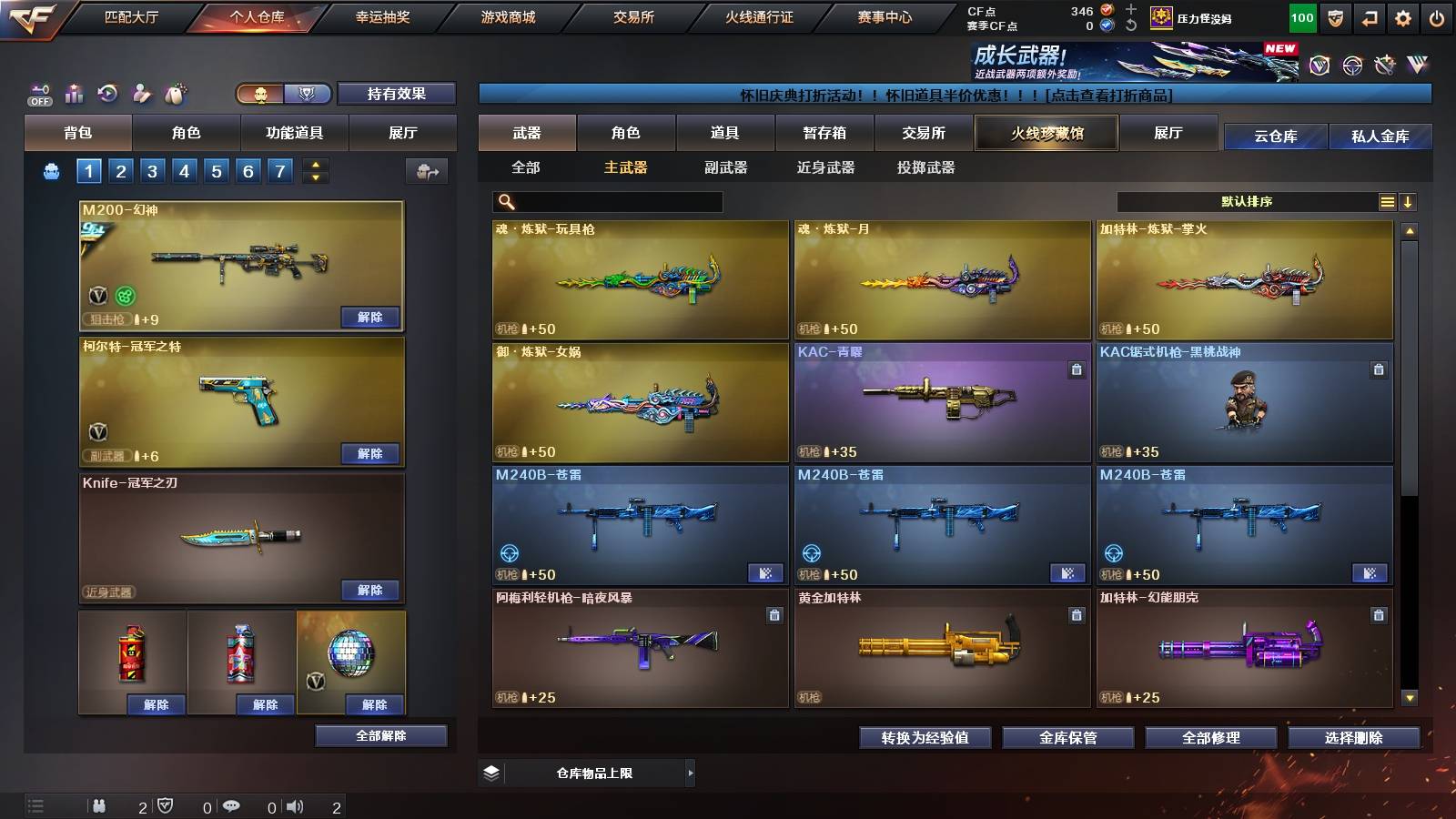Image resolution: width=1456 pixels, height=819 pixels.
Task: Toggle sort direction with the down arrow
Action: [x=1409, y=201]
